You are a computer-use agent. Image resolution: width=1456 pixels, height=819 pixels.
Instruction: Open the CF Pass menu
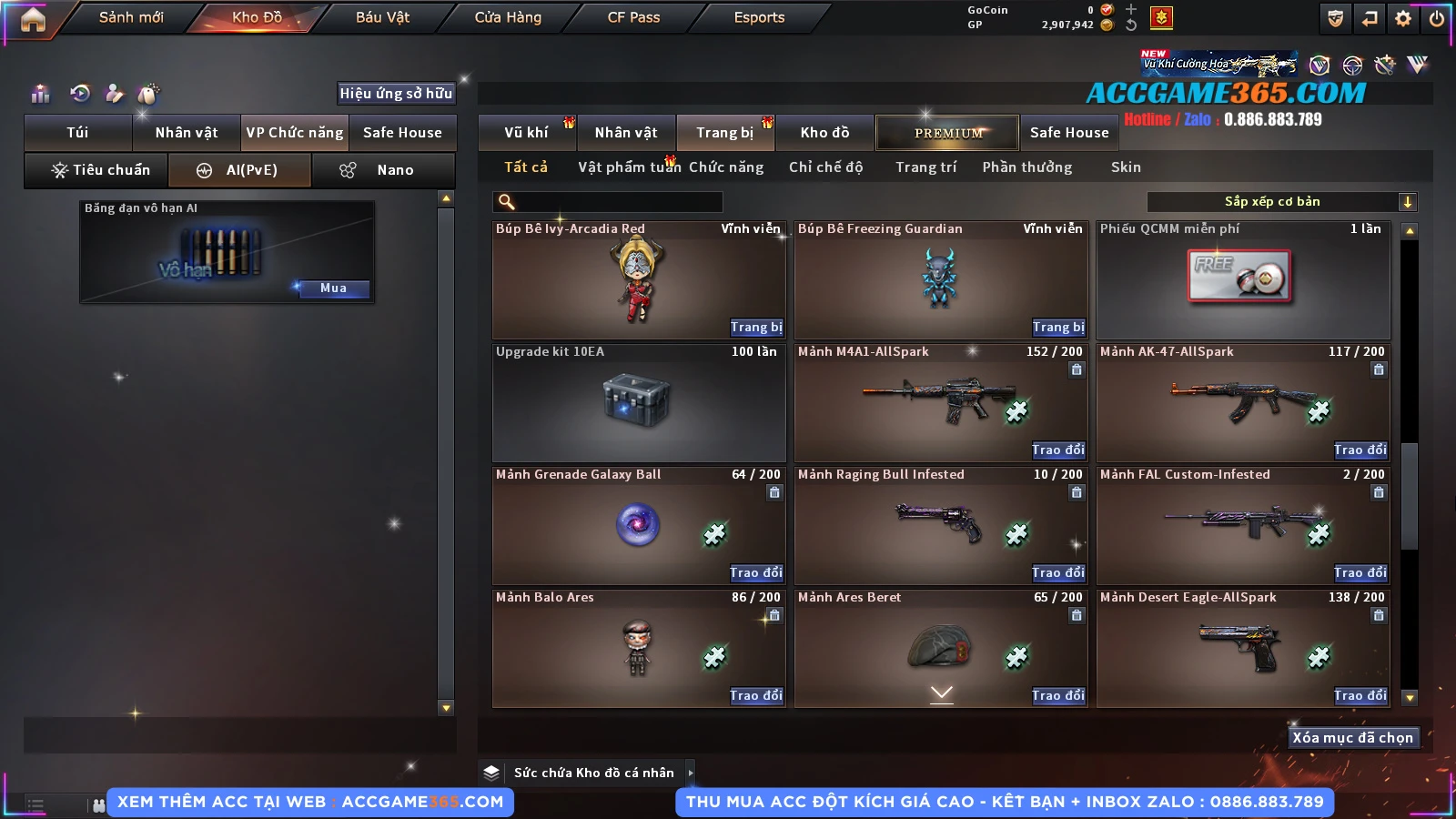coord(633,17)
